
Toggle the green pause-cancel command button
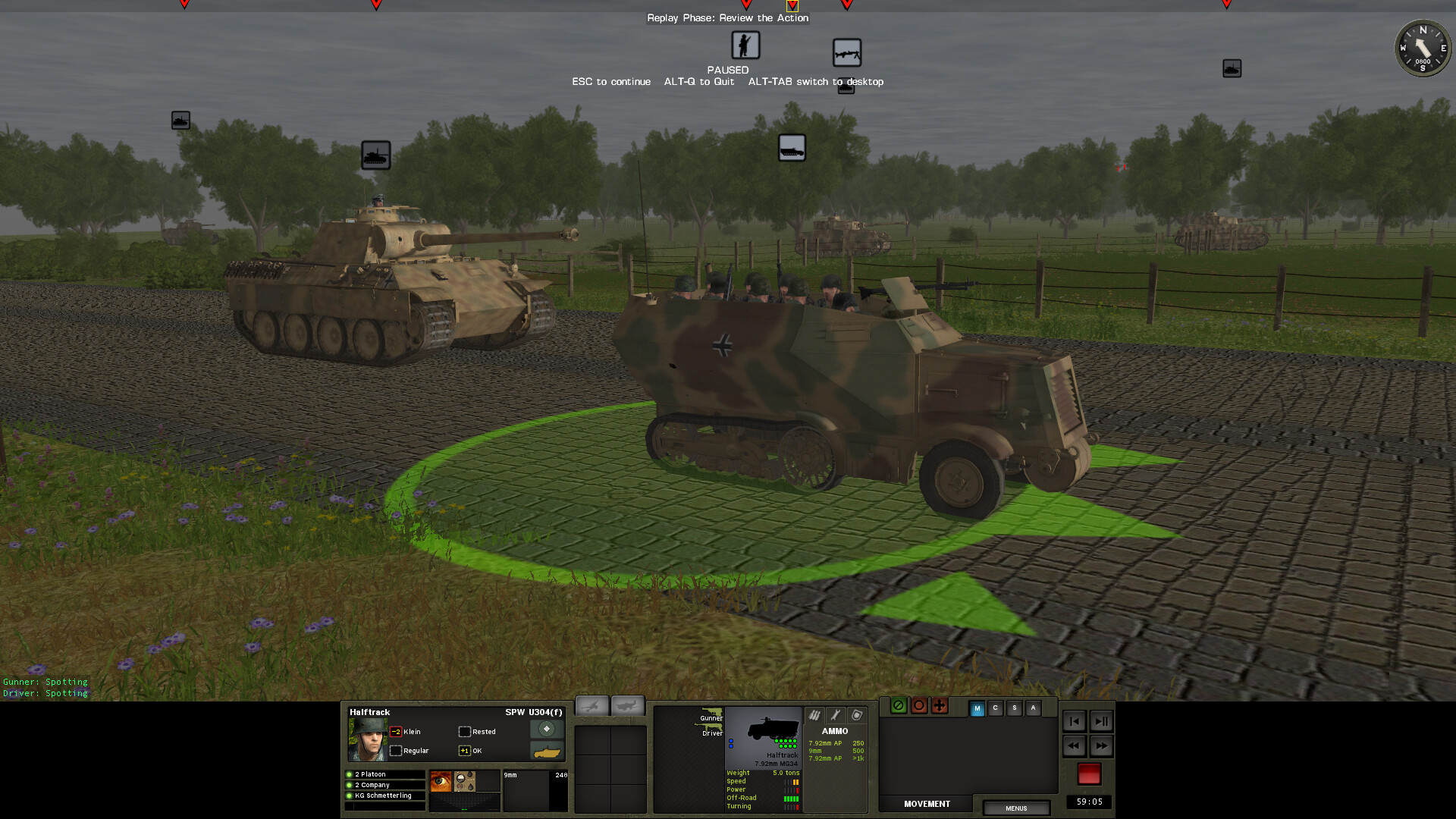click(x=899, y=706)
